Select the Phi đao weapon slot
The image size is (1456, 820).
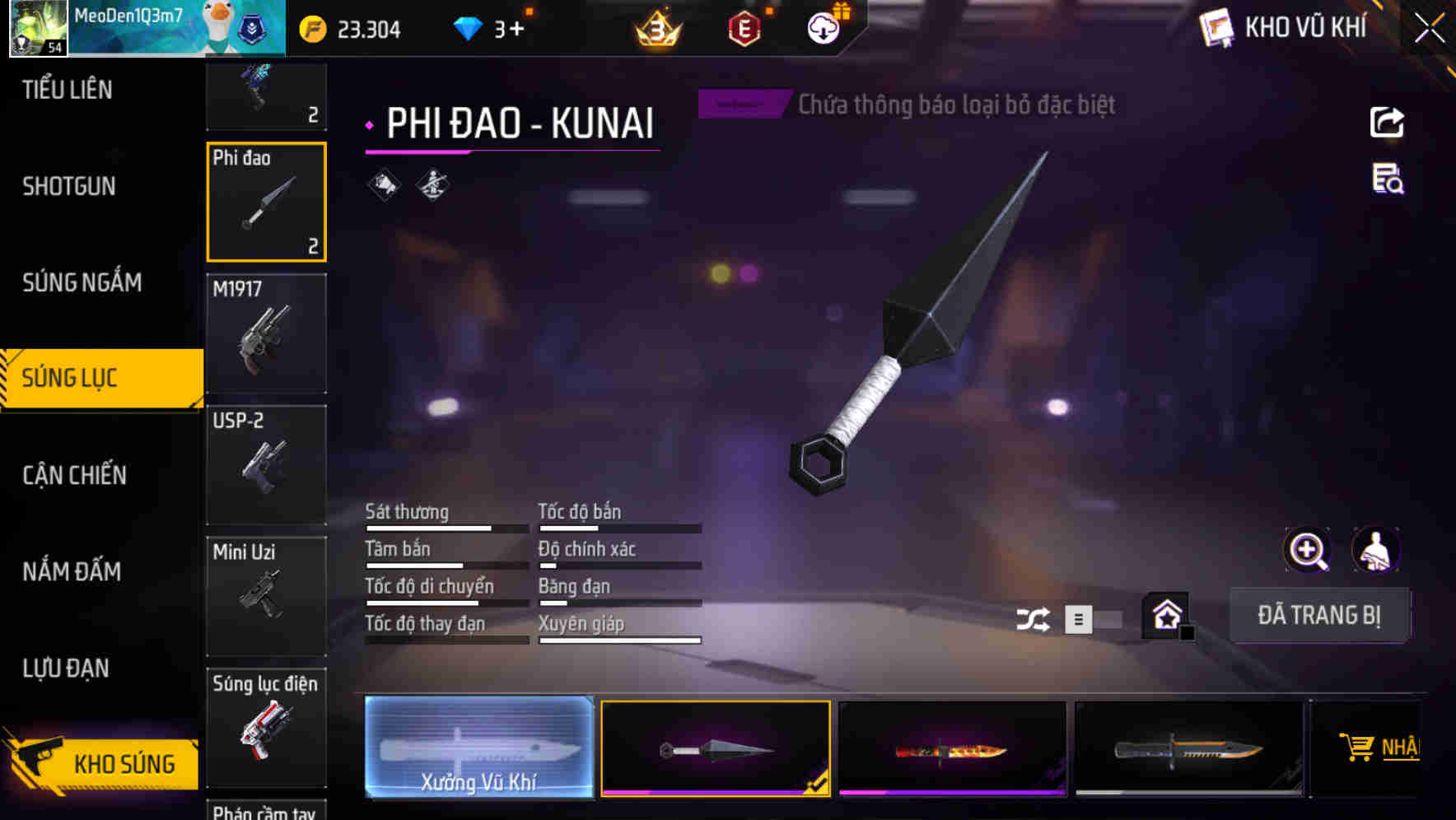tap(266, 202)
